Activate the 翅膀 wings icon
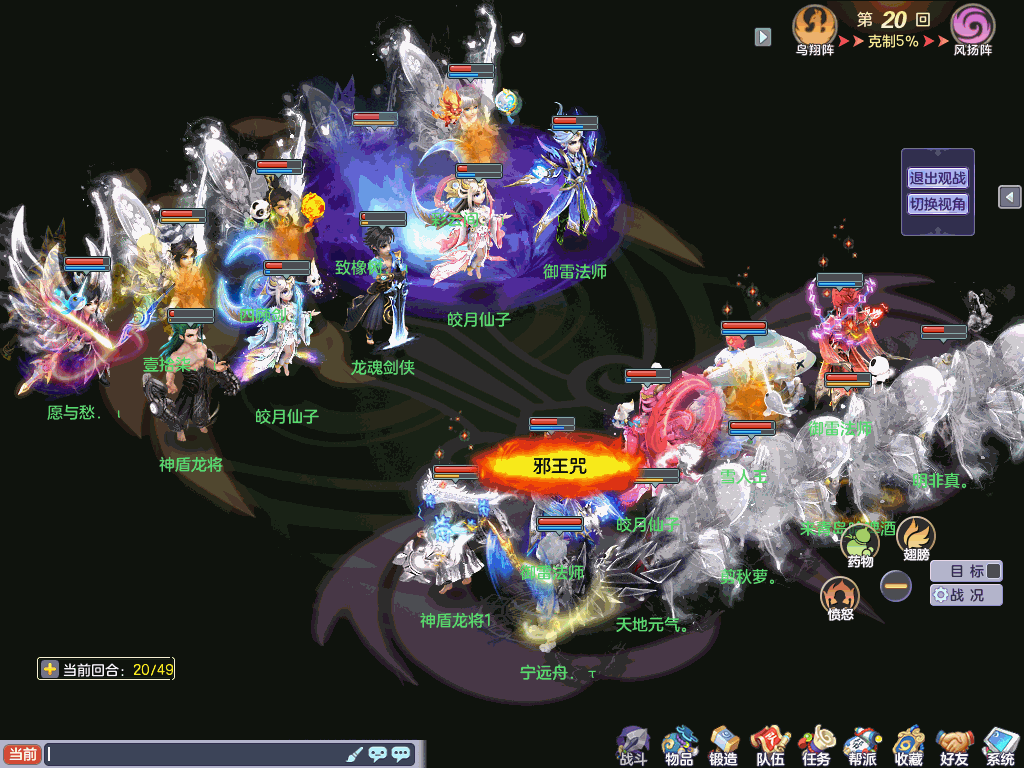The width and height of the screenshot is (1024, 768). click(x=915, y=536)
